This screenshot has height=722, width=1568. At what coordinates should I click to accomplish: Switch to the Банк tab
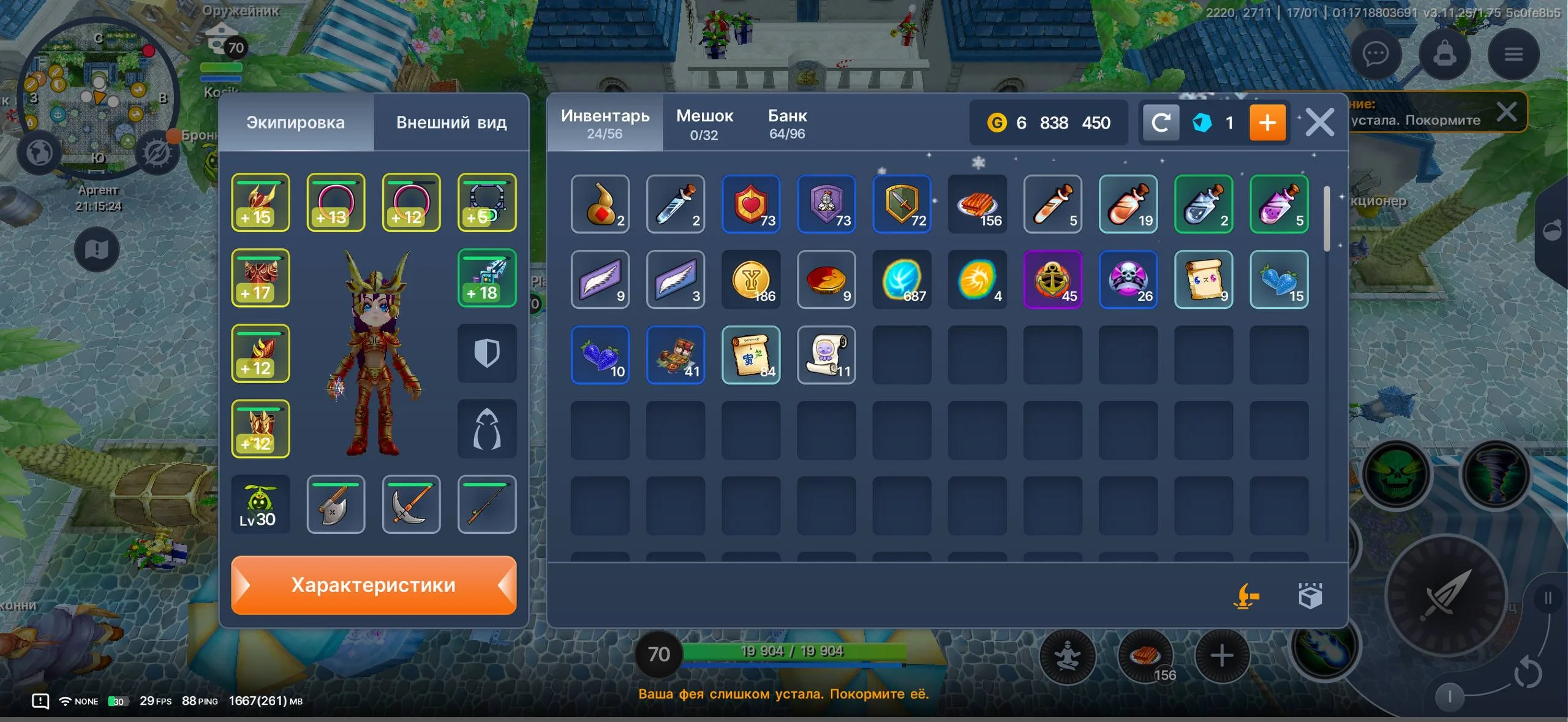click(x=787, y=123)
